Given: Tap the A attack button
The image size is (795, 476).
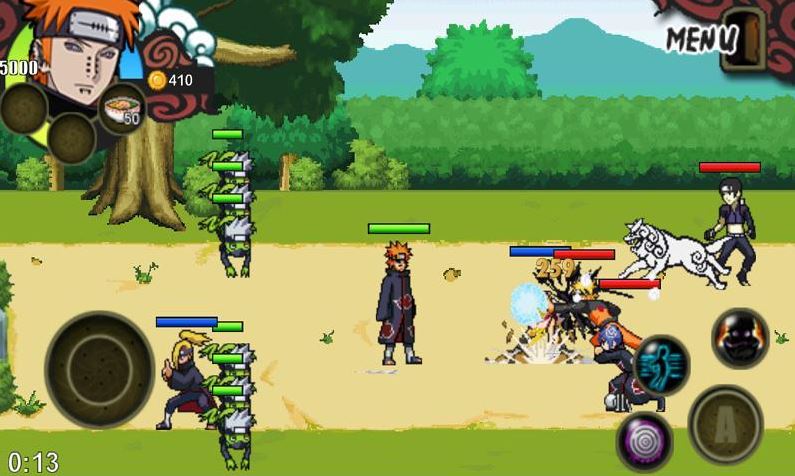Looking at the screenshot, I should (x=726, y=425).
